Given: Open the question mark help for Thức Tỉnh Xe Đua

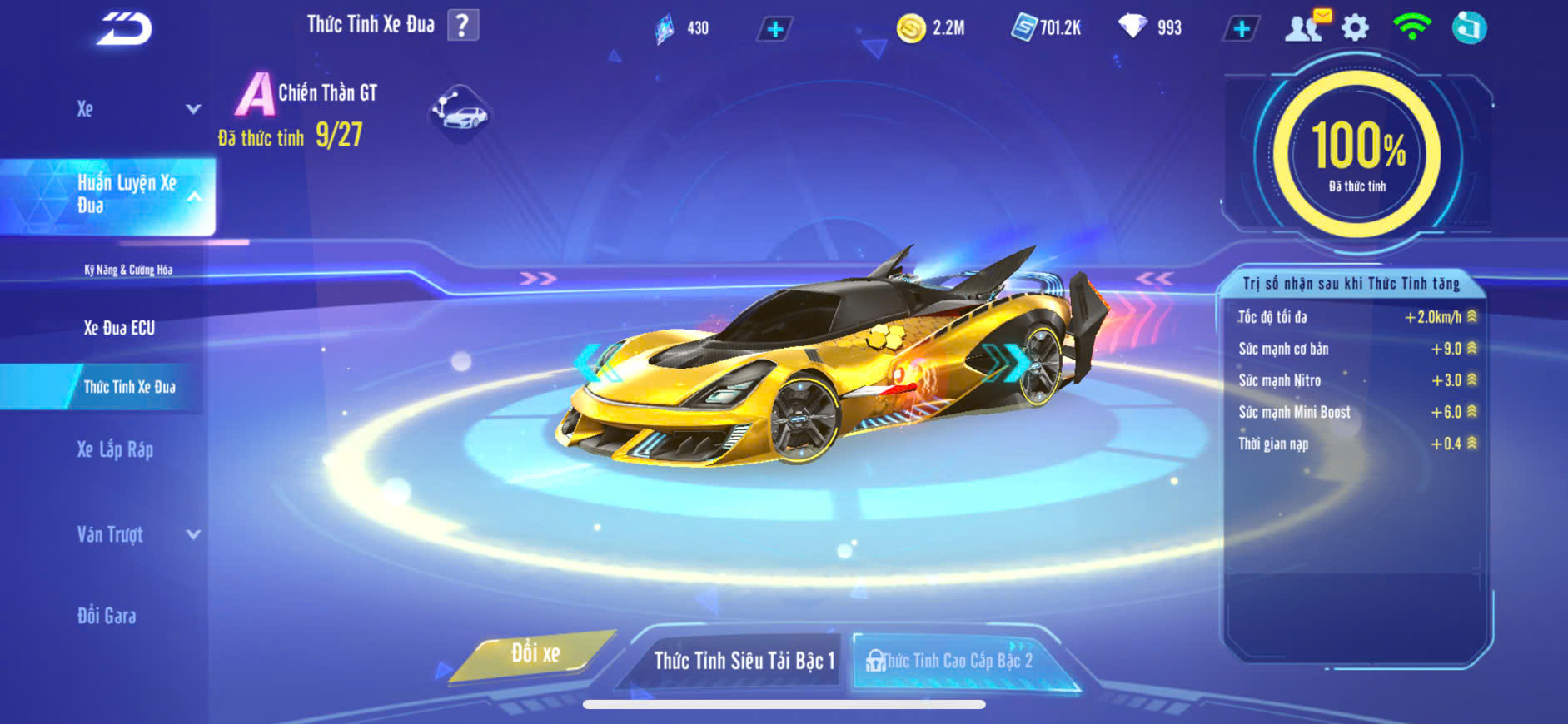Looking at the screenshot, I should (462, 25).
